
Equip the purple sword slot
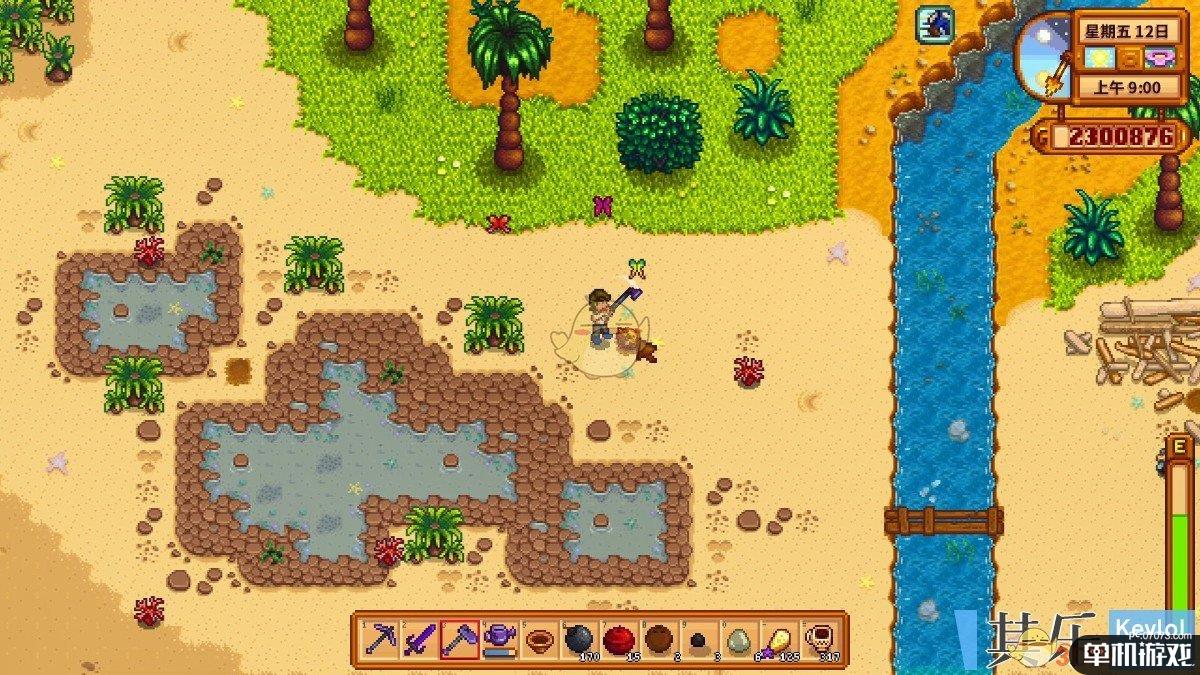point(419,639)
